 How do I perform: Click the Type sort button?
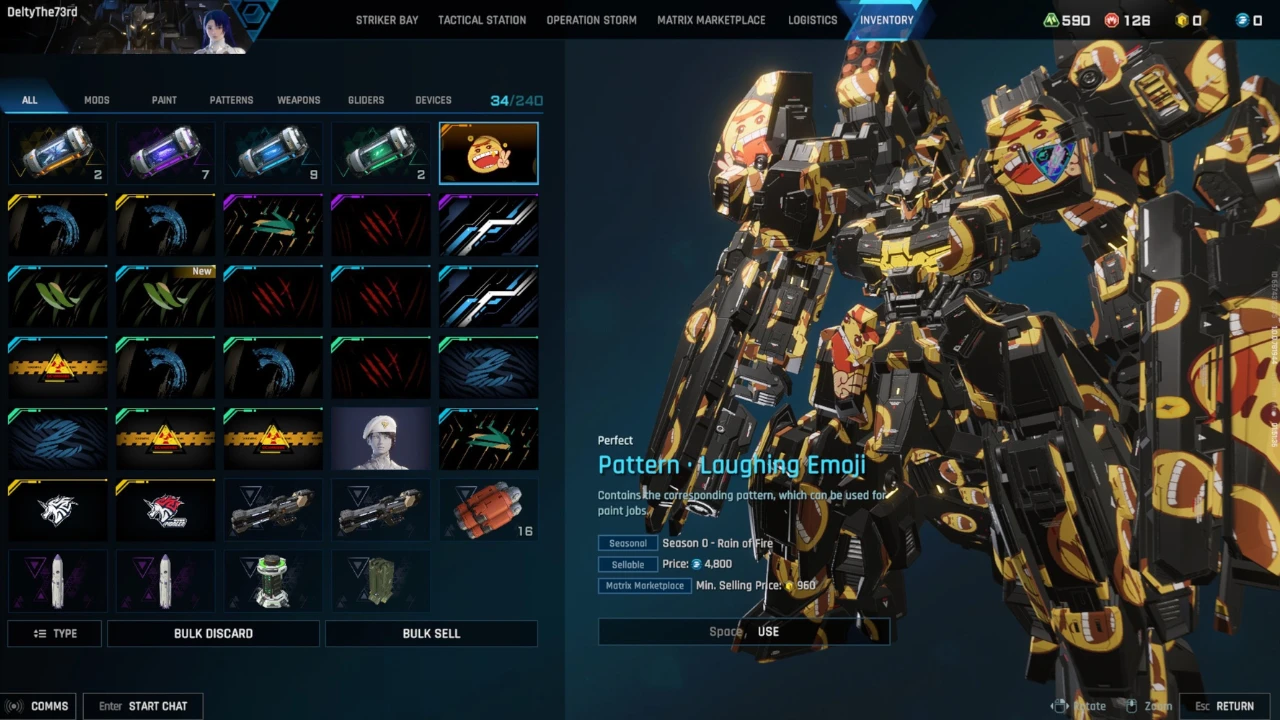(x=55, y=633)
